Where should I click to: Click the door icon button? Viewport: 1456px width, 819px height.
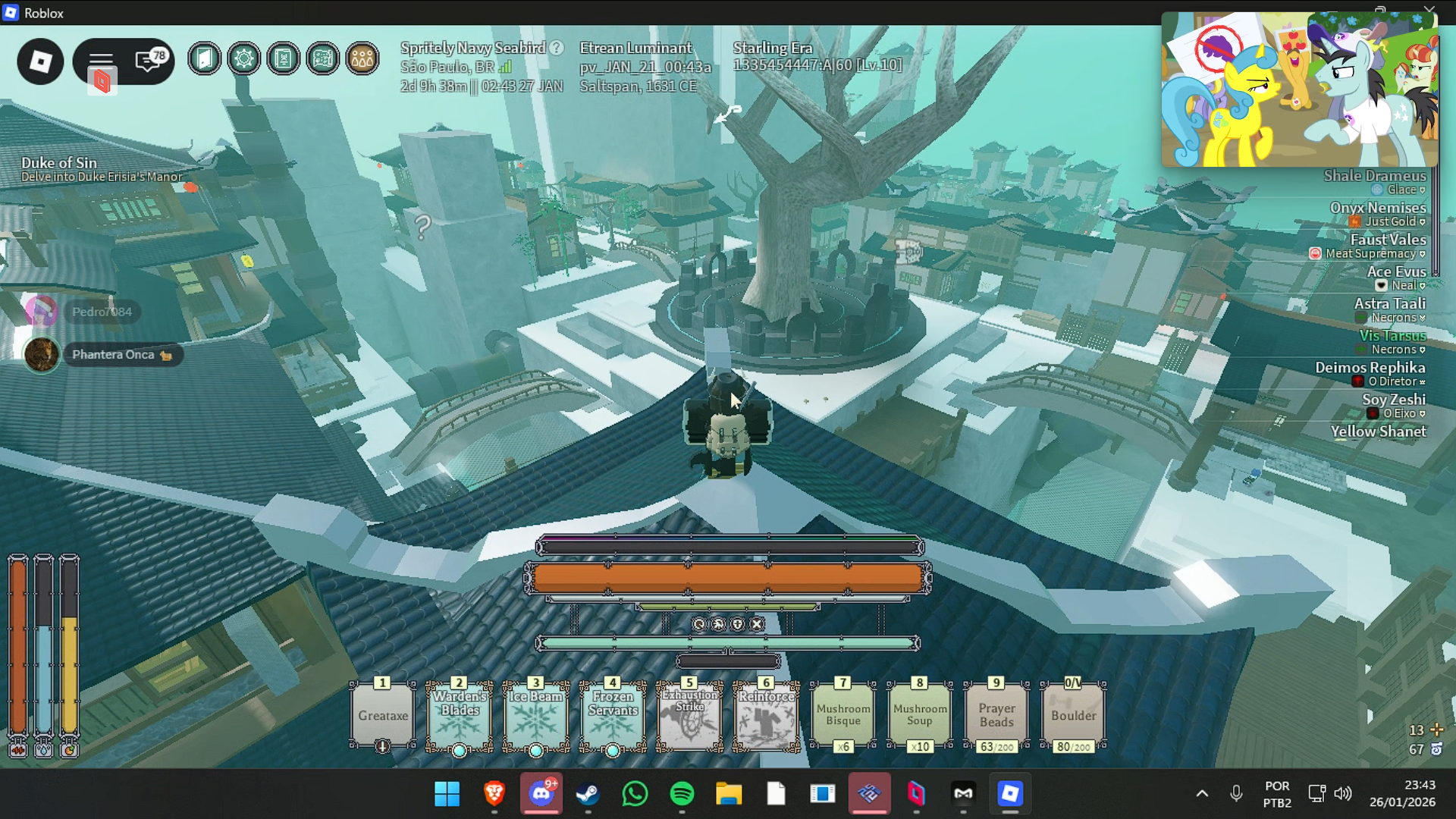(205, 58)
